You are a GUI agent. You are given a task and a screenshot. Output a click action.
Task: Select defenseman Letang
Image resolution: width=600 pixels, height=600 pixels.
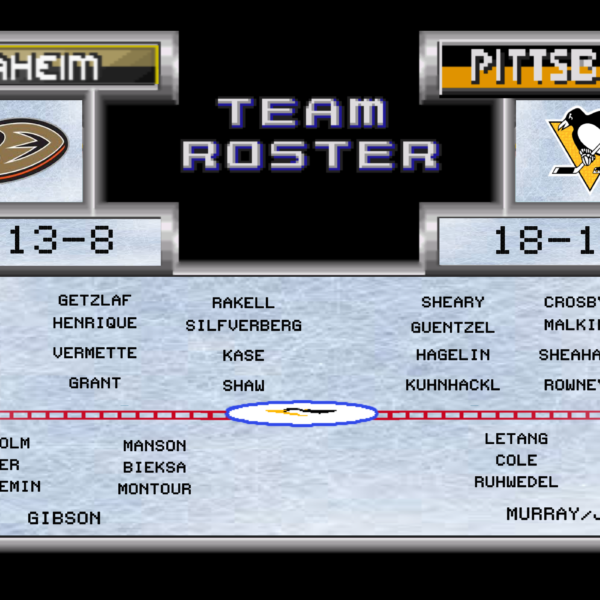pyautogui.click(x=516, y=439)
